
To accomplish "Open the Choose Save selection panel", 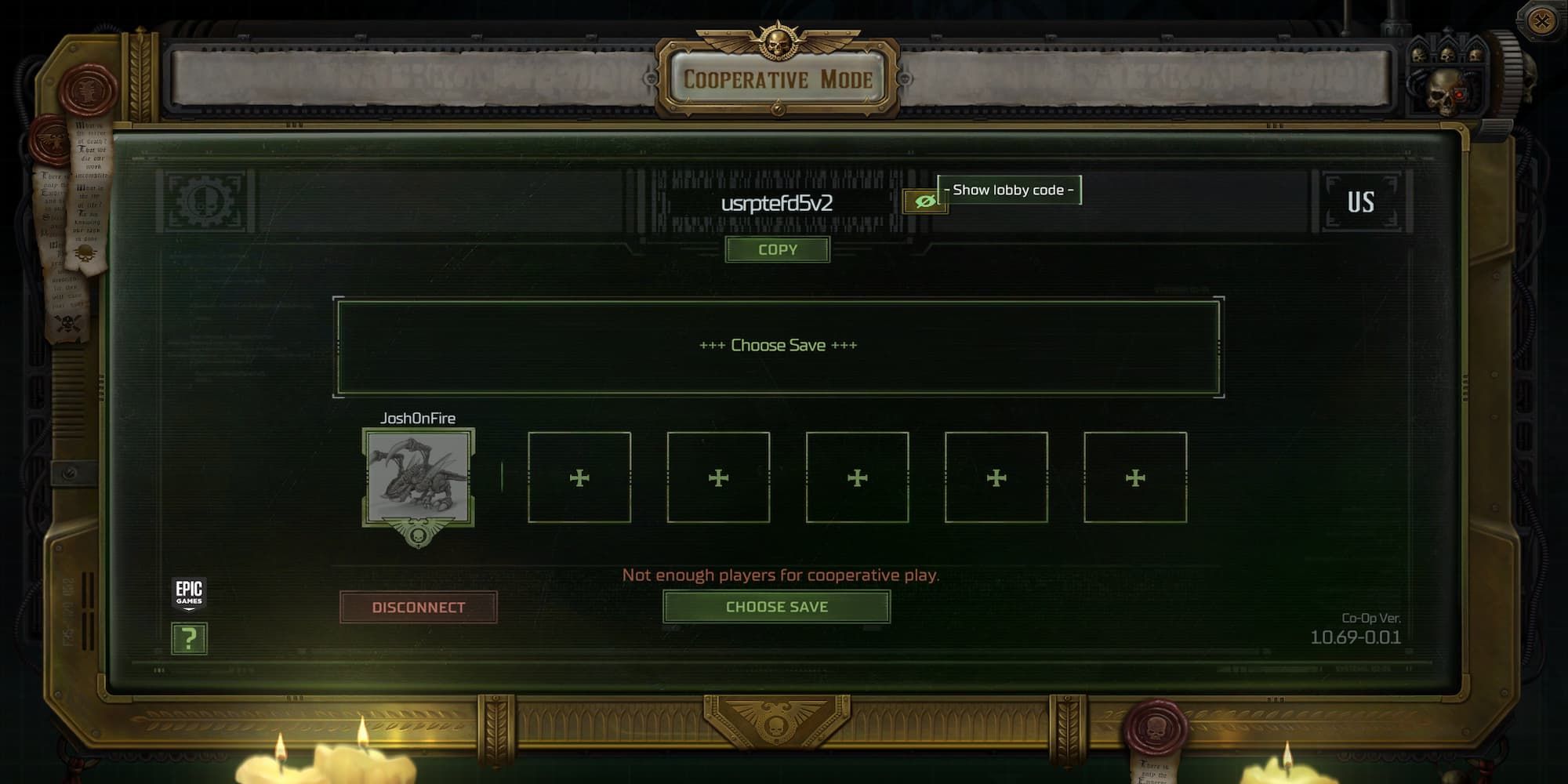I will click(x=778, y=345).
